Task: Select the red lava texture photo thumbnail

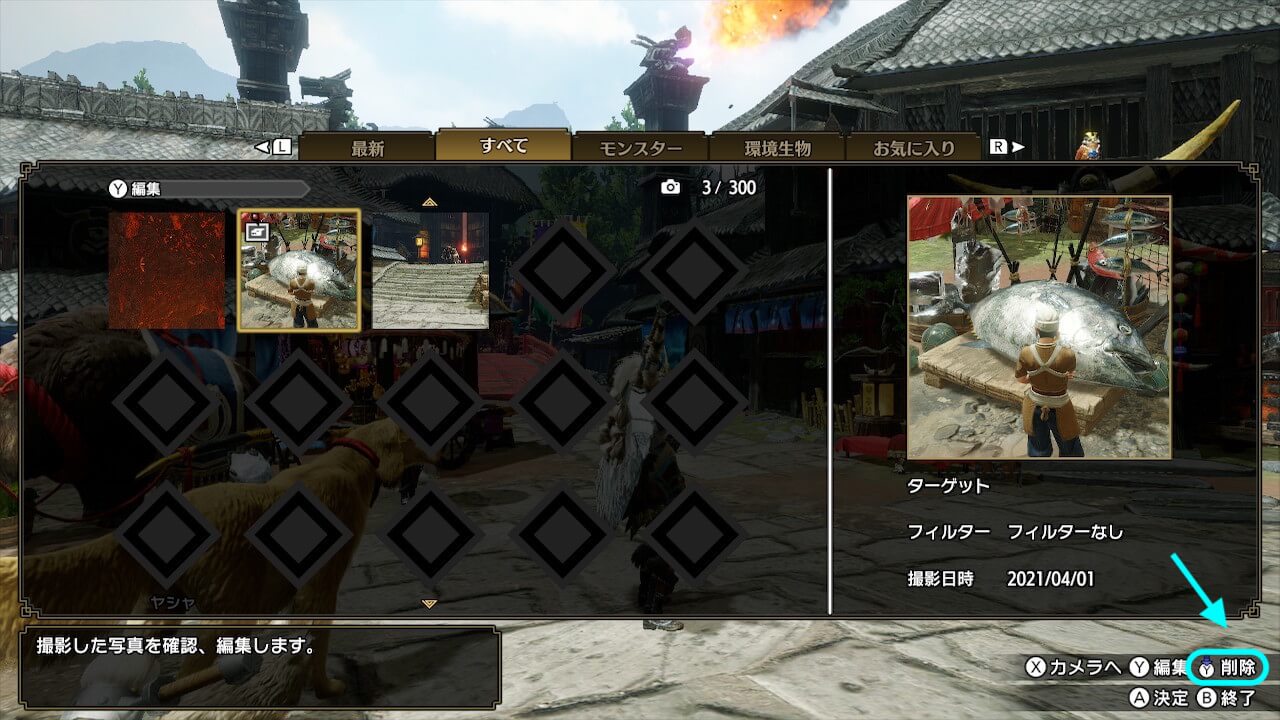Action: 166,270
